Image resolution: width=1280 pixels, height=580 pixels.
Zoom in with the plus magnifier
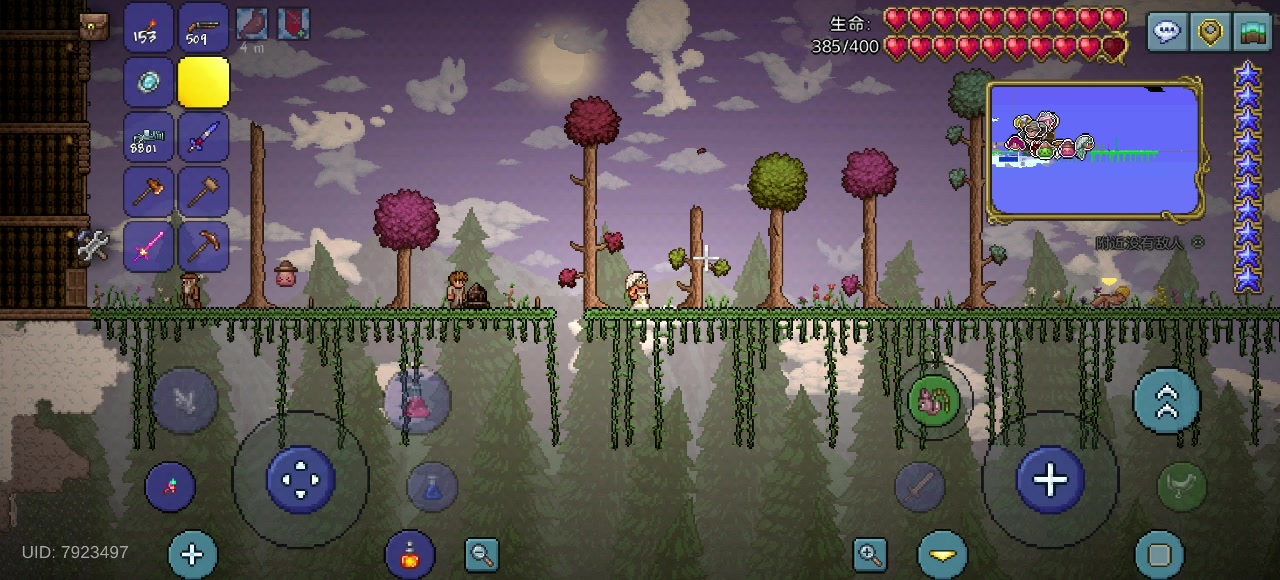click(x=870, y=554)
